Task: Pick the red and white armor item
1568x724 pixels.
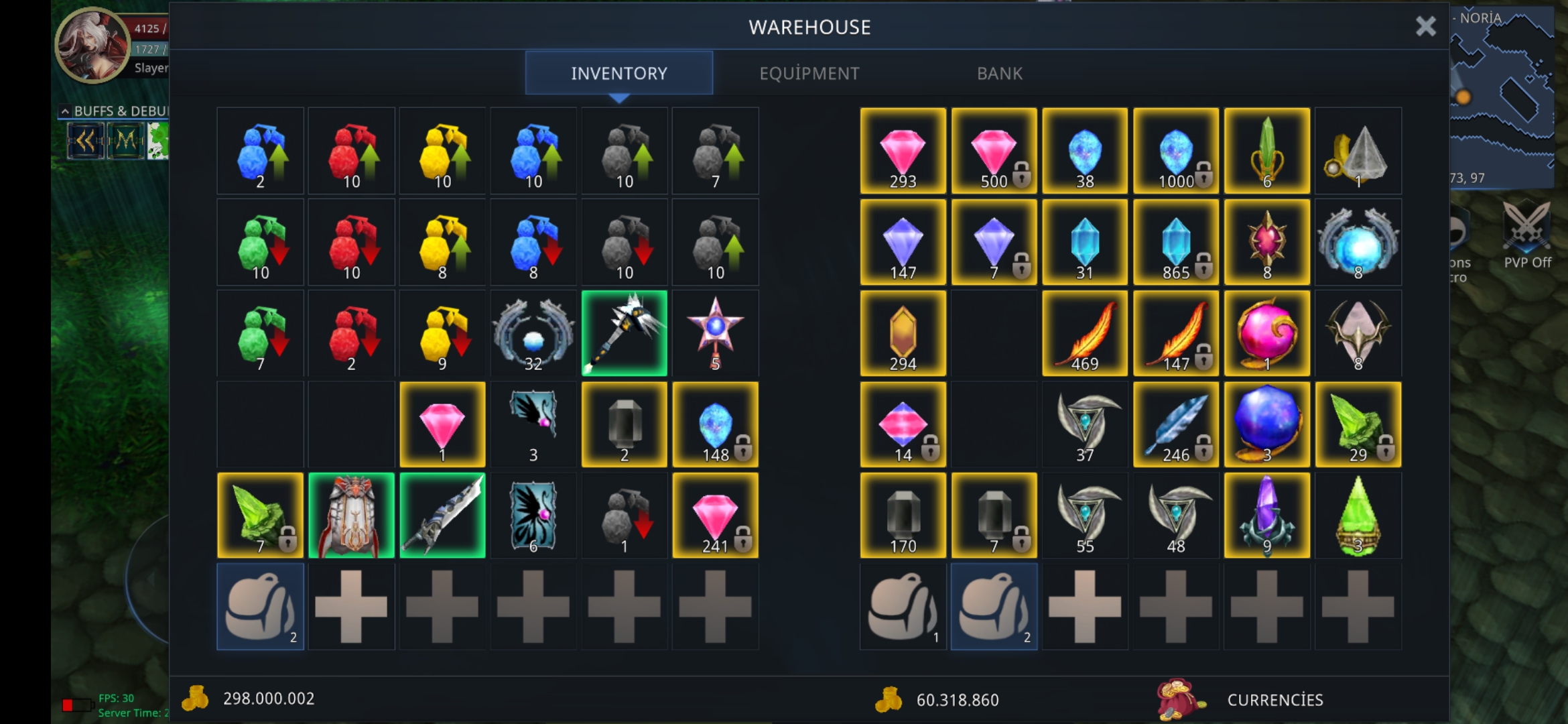Action: [x=351, y=516]
